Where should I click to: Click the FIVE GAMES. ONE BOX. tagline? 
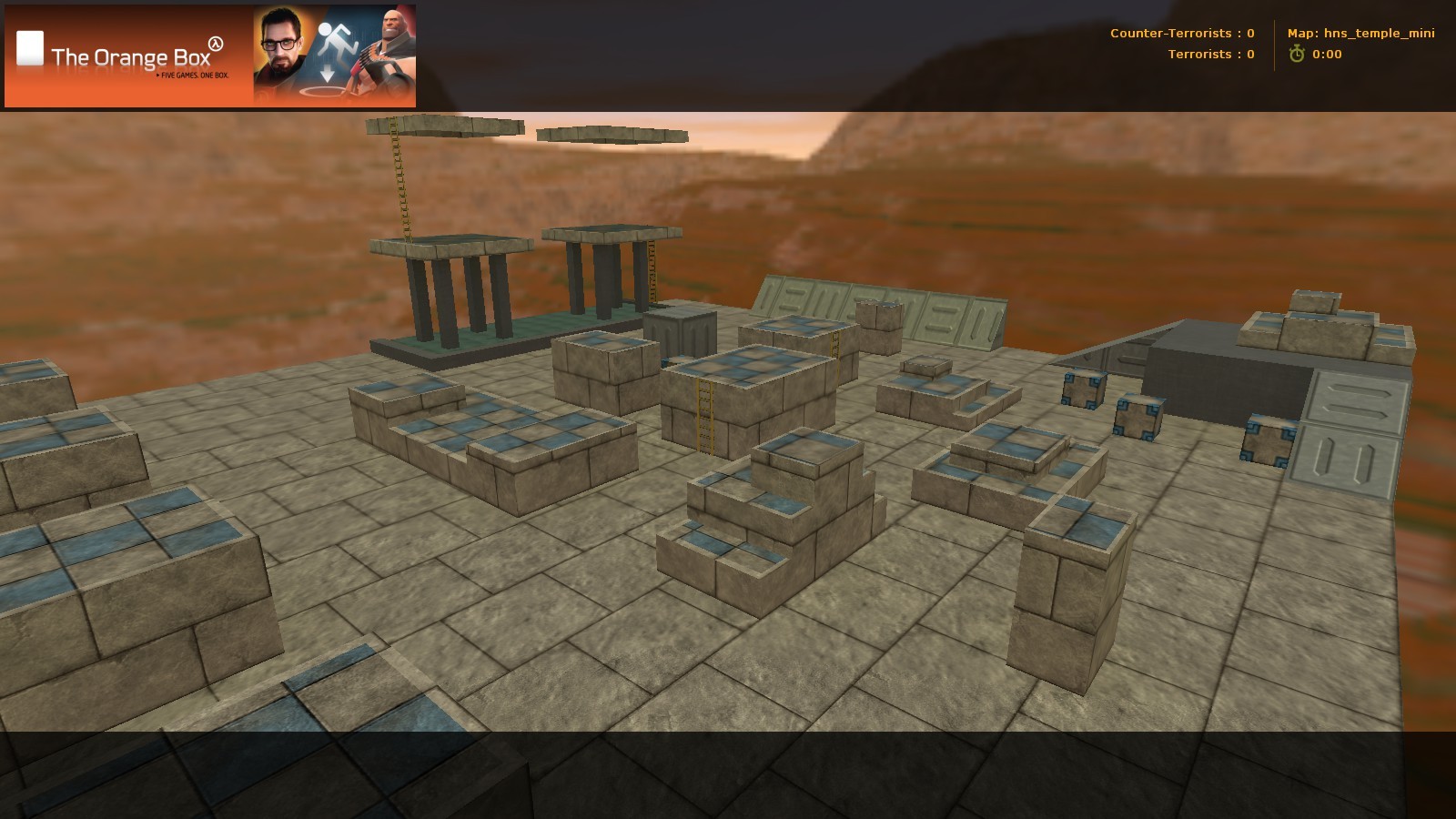tap(193, 76)
